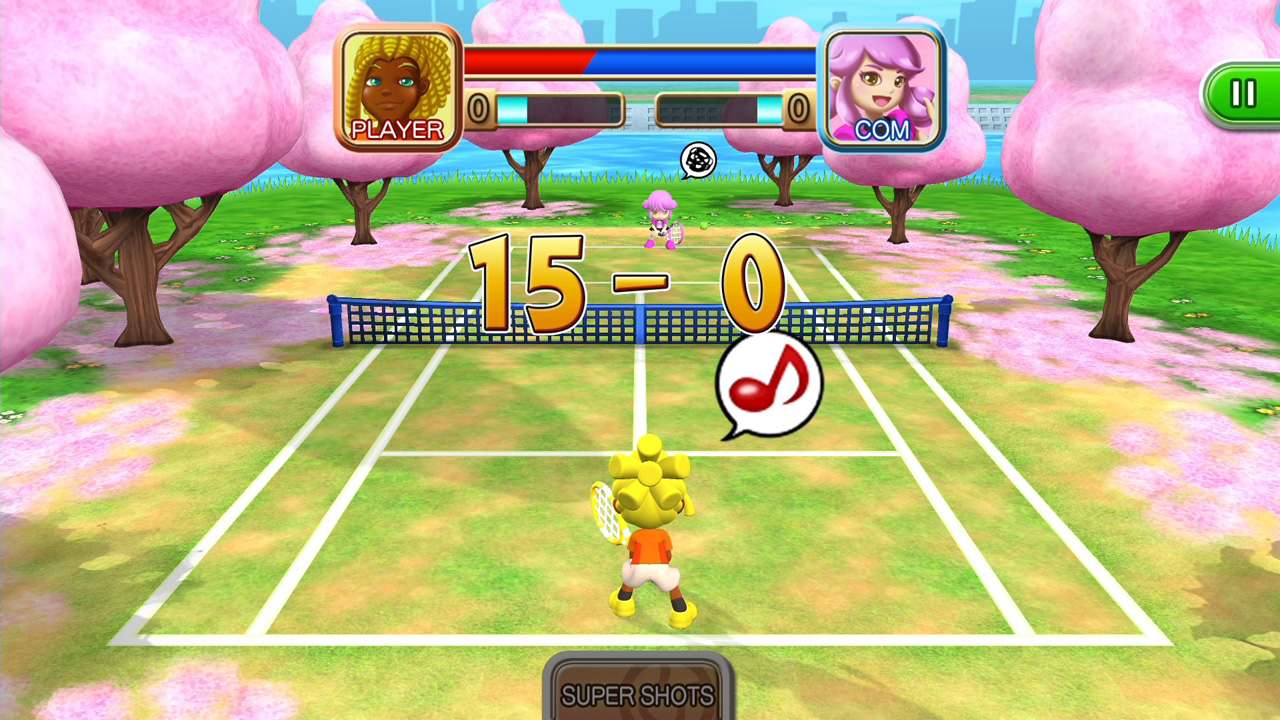Click the red portion of the match power bar
1280x720 pixels.
pos(525,58)
